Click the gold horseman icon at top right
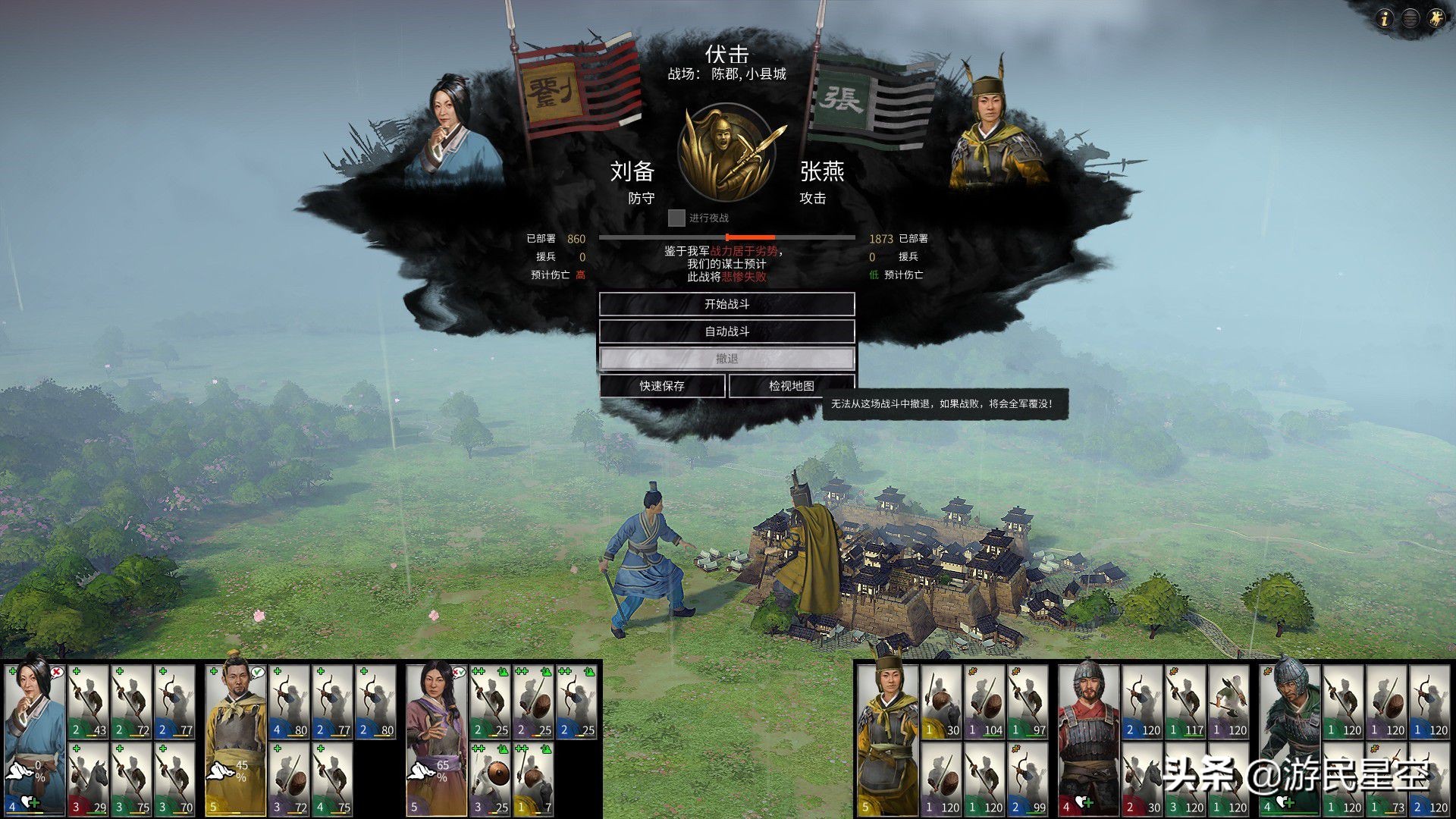This screenshot has width=1456, height=819. (1436, 19)
